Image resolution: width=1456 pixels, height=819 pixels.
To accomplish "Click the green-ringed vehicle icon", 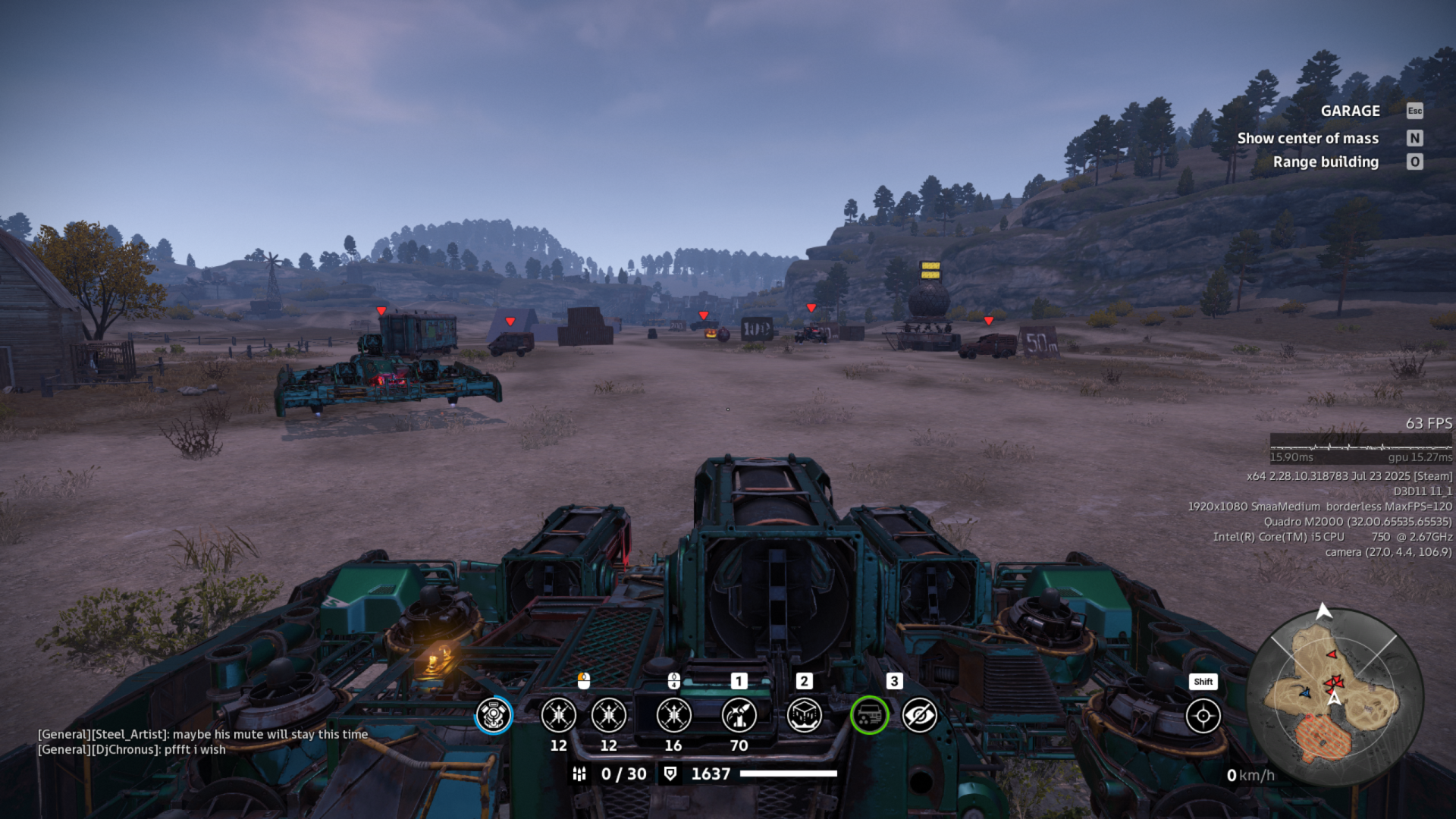I will 869,715.
